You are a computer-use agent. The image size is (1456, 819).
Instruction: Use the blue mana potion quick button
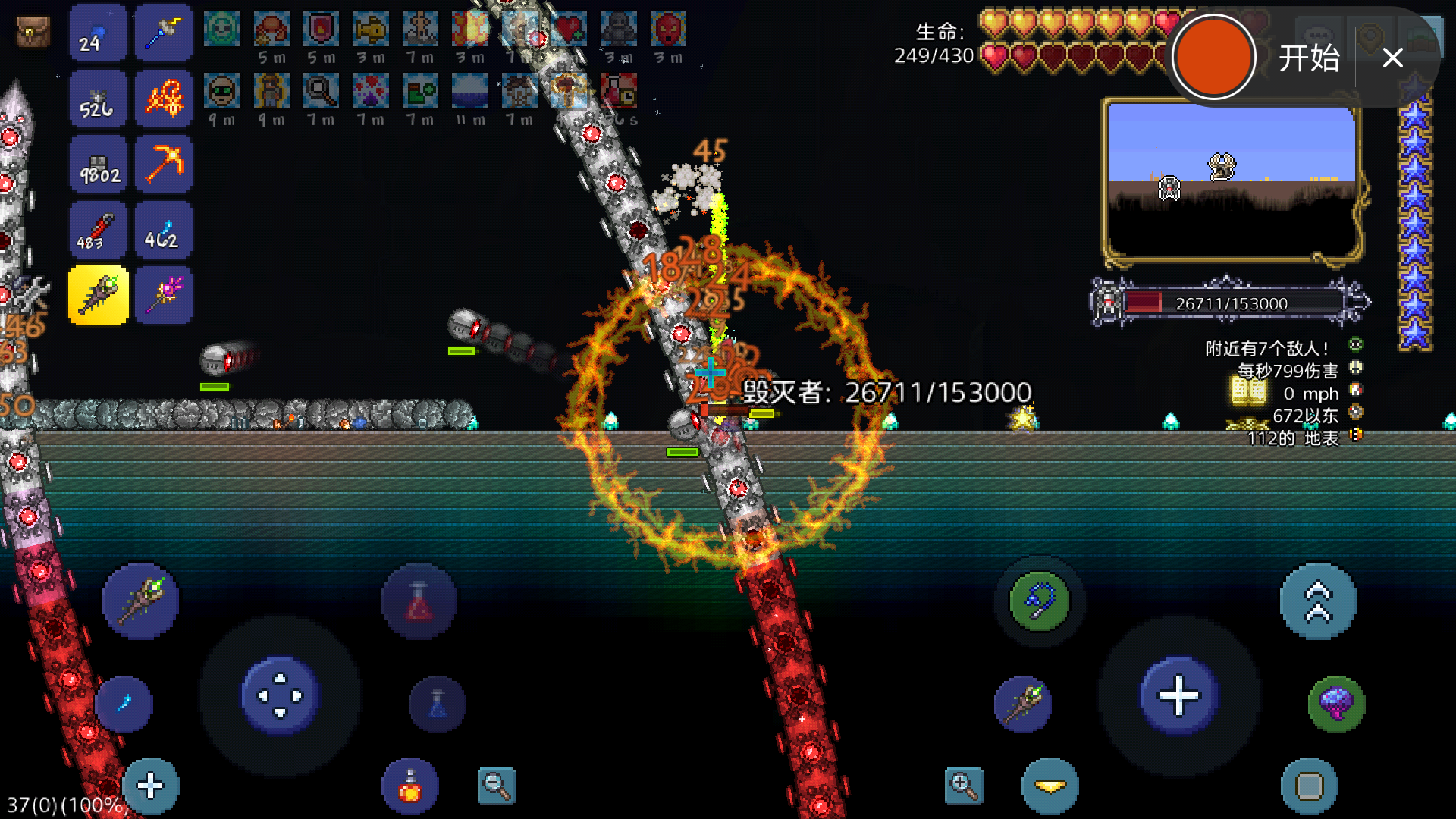(438, 704)
